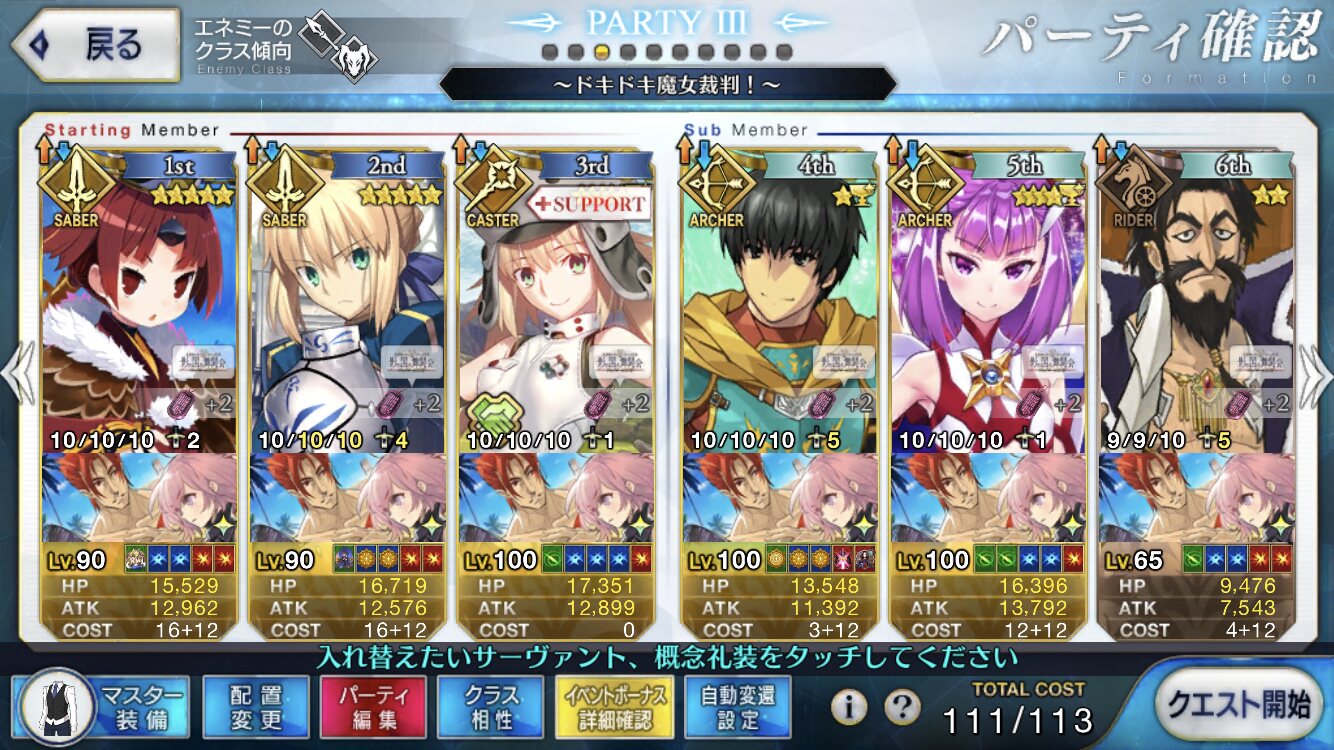The image size is (1334, 750).
Task: Change the craft essence under 6th Rider
Action: [x=1194, y=498]
